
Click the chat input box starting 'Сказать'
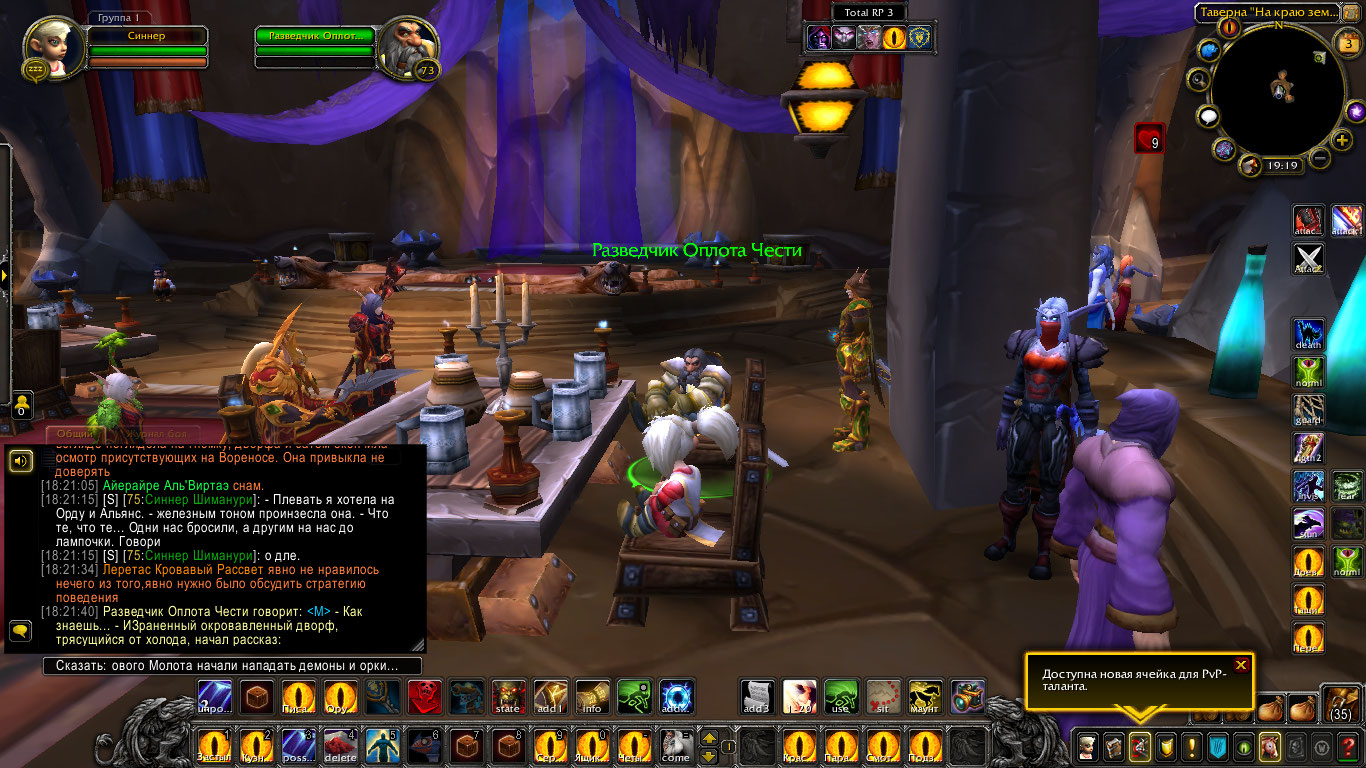(232, 666)
